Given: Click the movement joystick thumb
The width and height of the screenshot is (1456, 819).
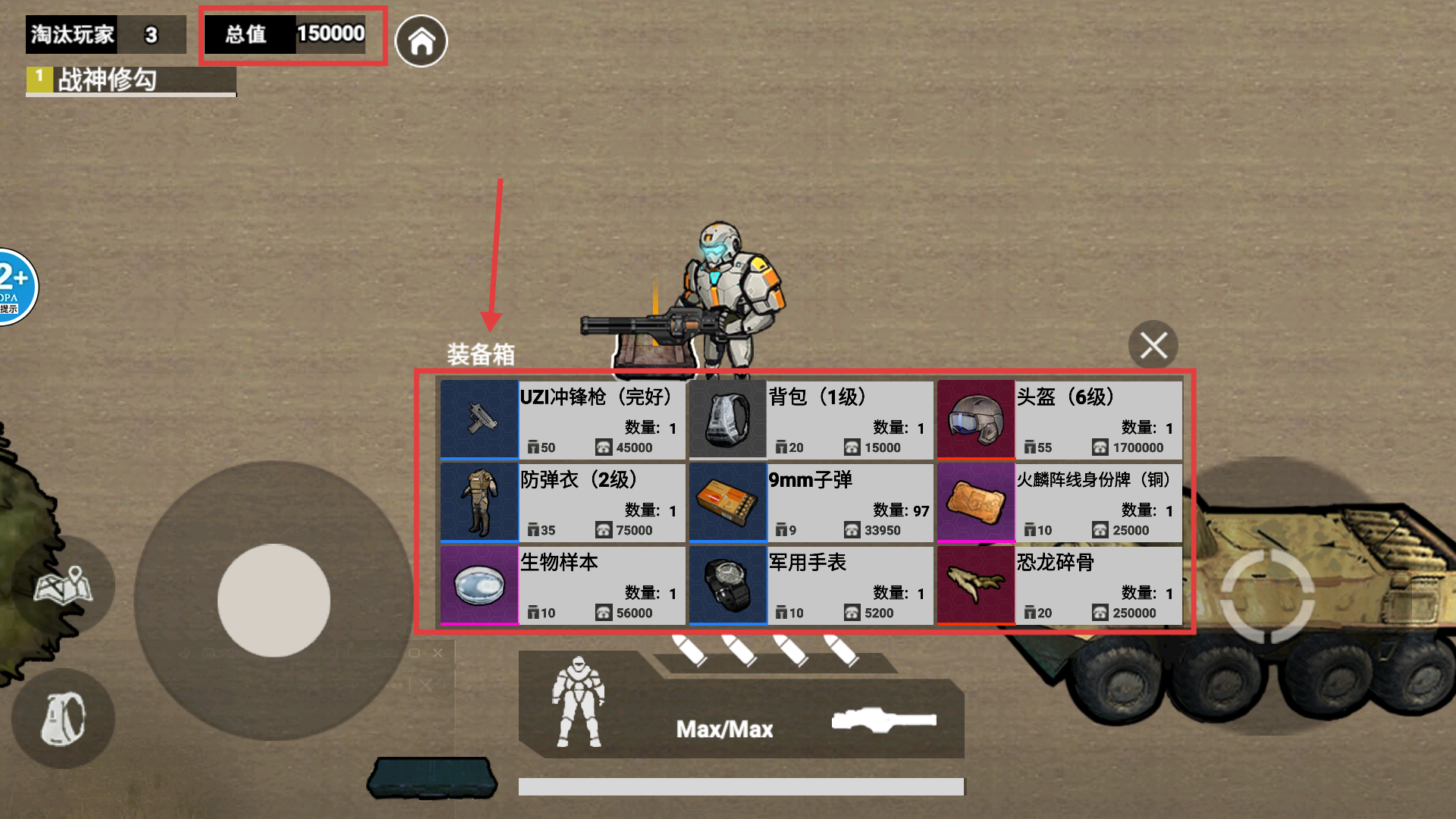Looking at the screenshot, I should (274, 600).
